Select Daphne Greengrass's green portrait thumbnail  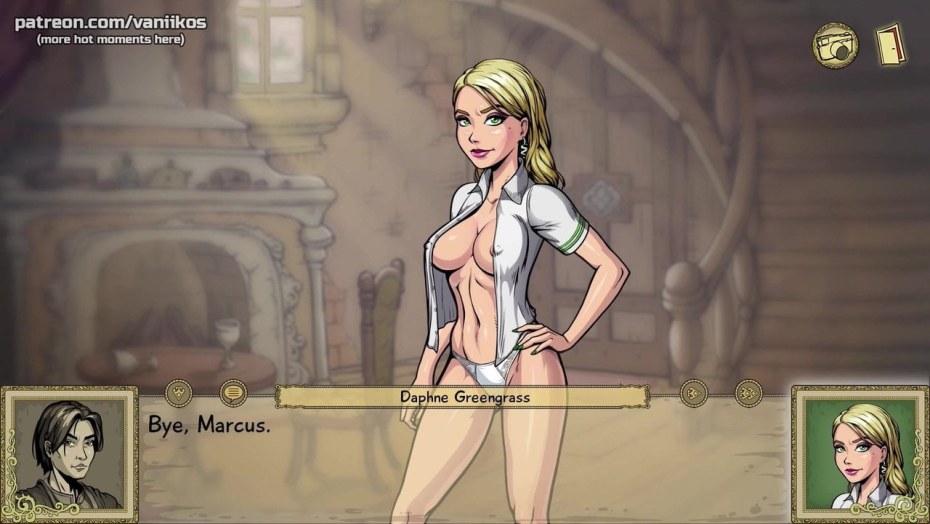859,454
